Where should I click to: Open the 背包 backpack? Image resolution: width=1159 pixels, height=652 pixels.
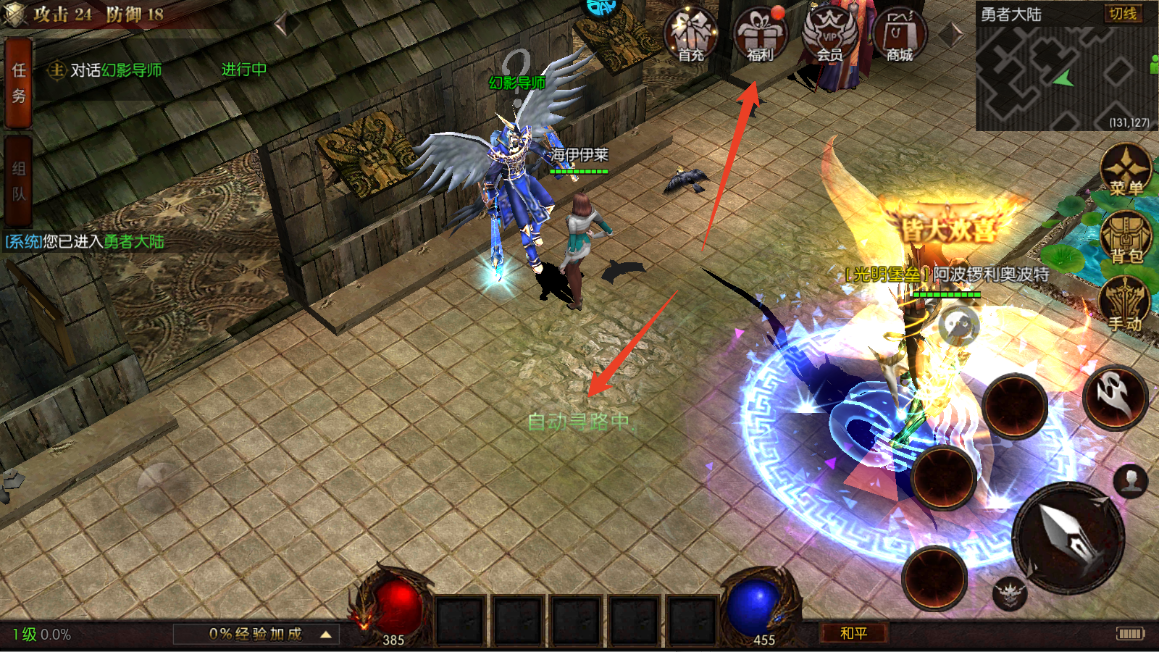1126,240
